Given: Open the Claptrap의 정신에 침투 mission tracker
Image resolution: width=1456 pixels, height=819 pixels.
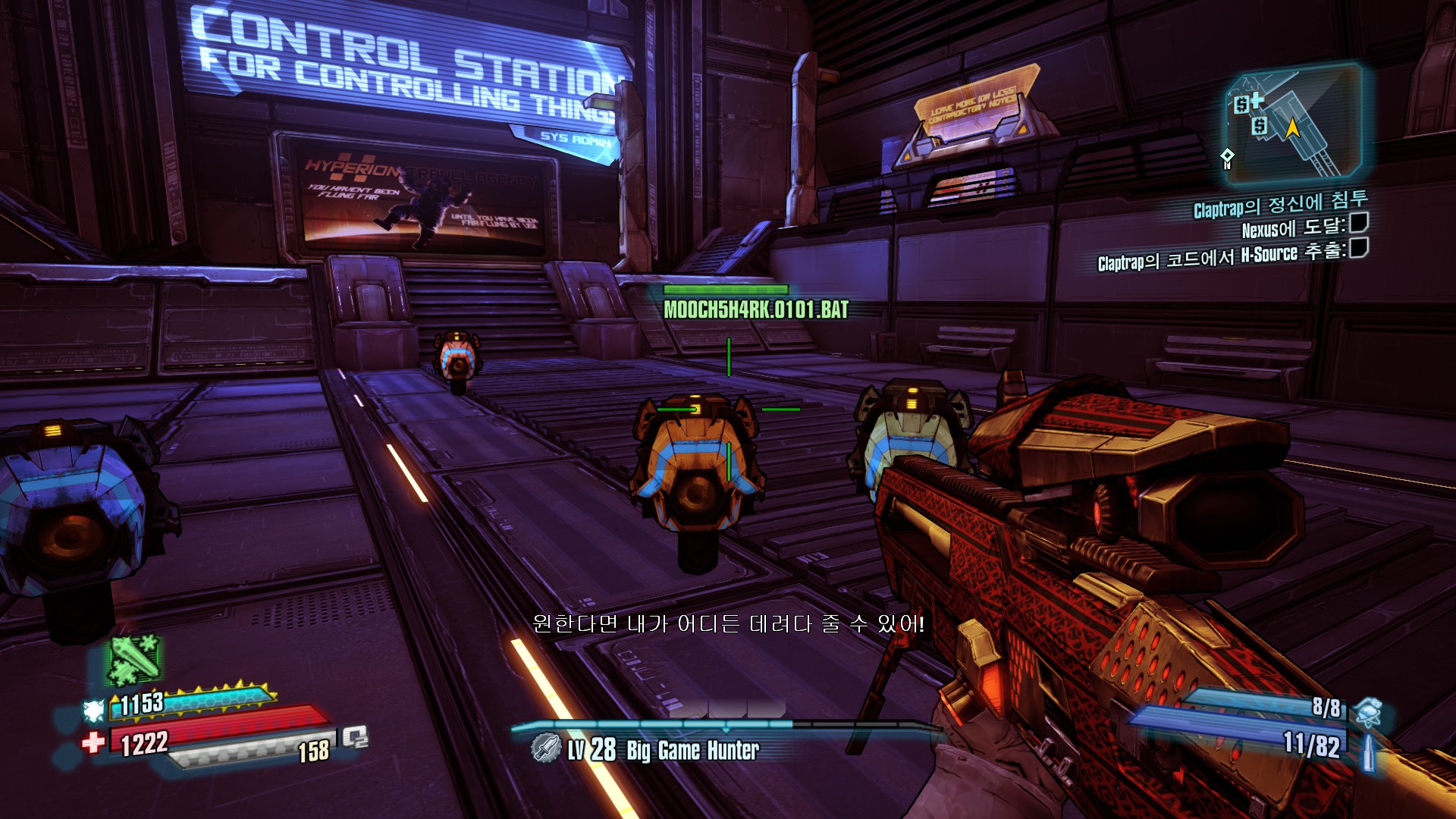Looking at the screenshot, I should [x=1280, y=203].
